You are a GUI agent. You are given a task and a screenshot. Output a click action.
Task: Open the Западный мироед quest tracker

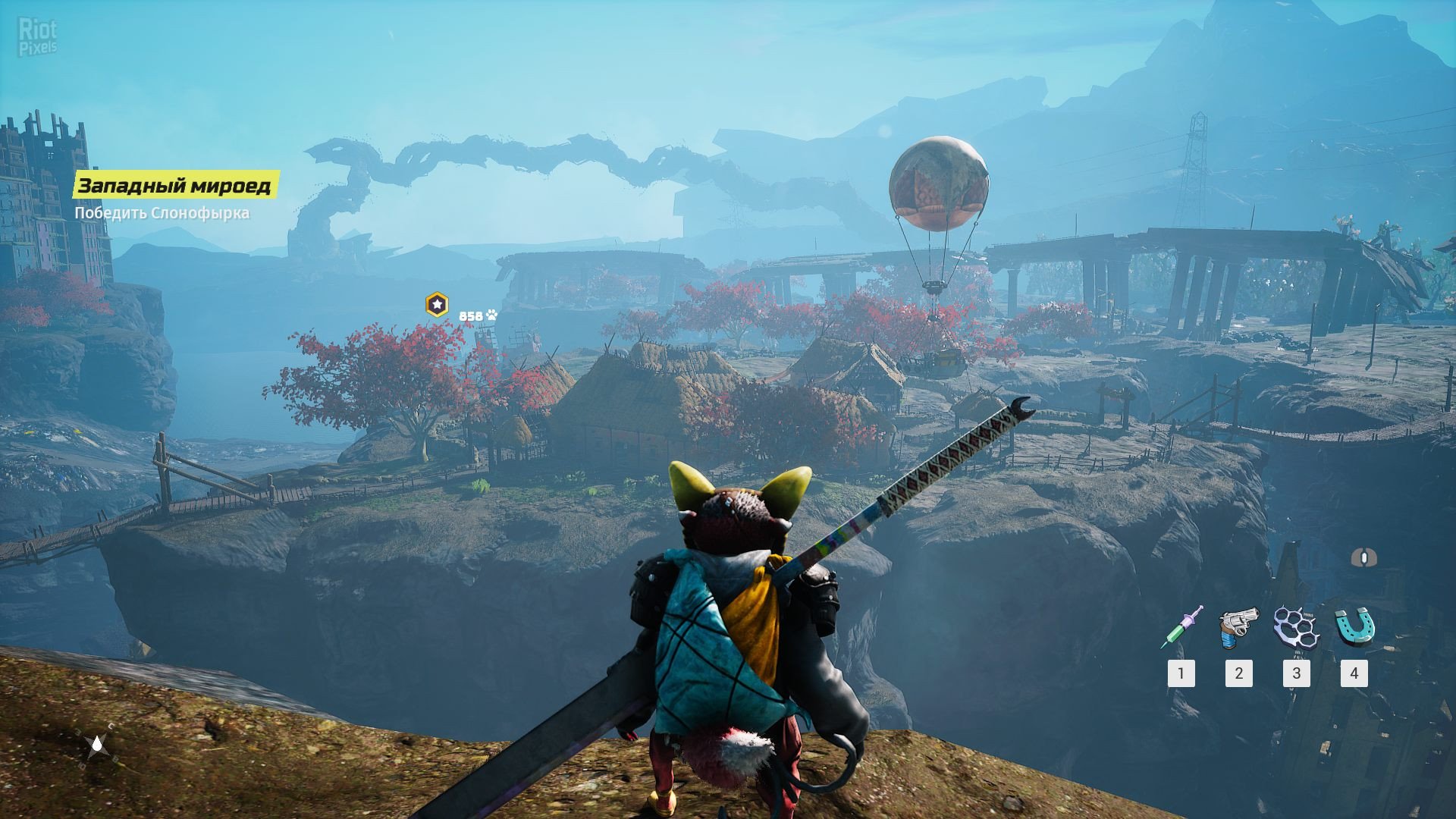coord(175,186)
